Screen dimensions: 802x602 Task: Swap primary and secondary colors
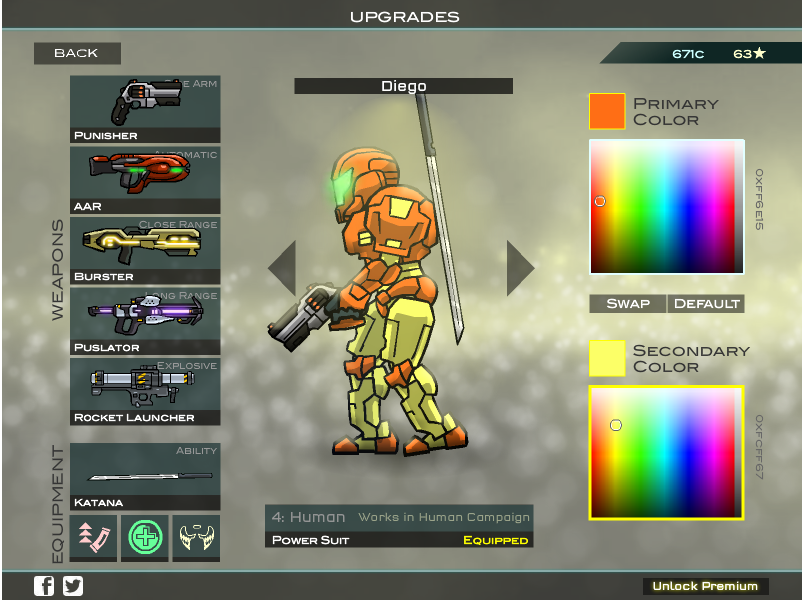tap(628, 304)
